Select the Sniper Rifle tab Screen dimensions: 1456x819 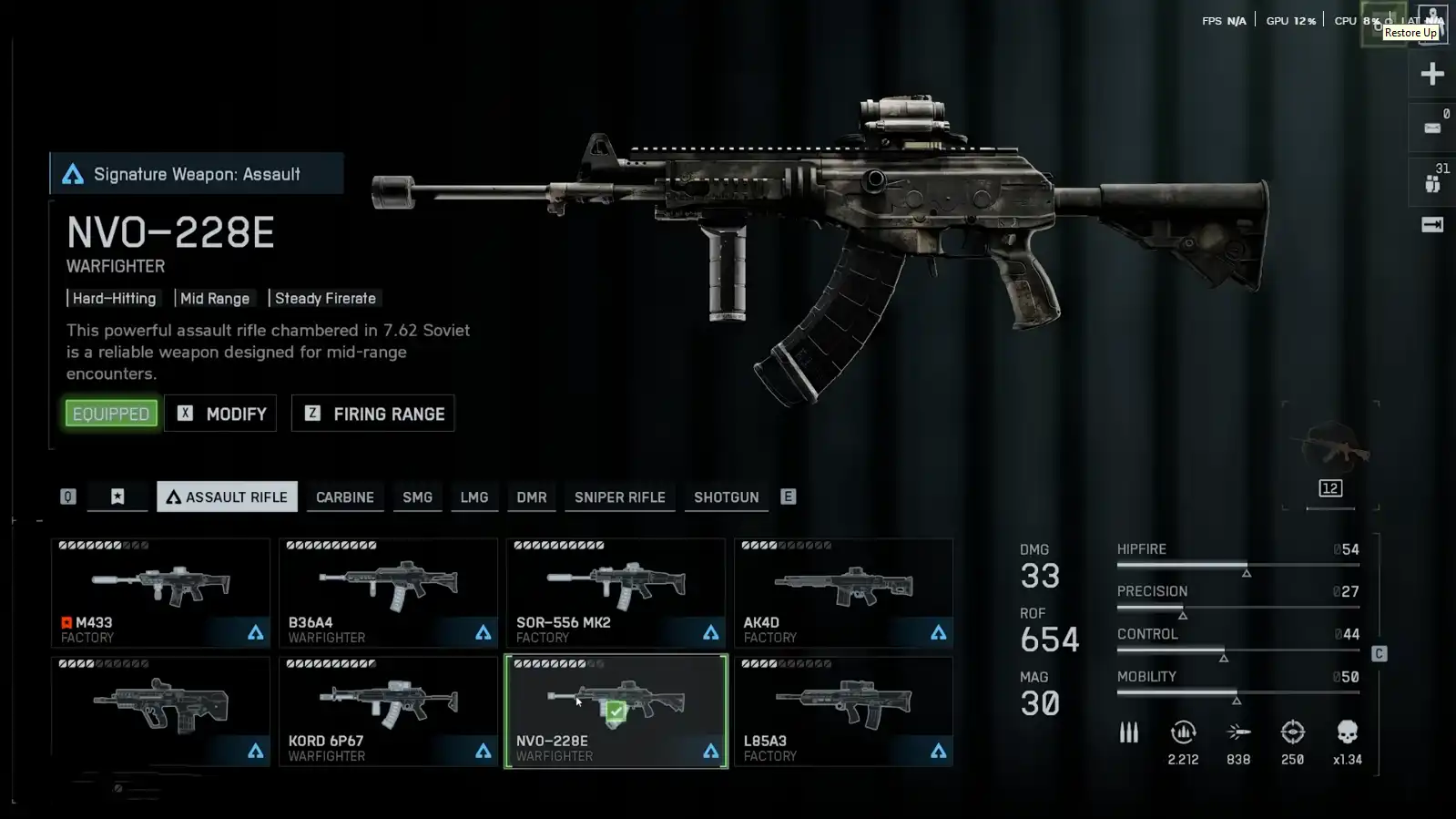[619, 497]
